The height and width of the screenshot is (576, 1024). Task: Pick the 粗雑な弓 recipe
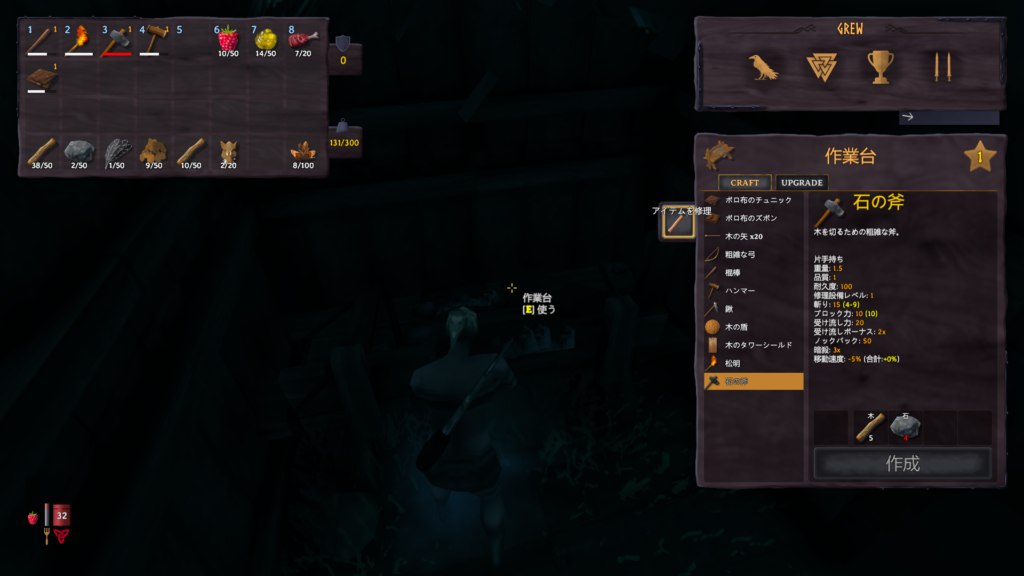(756, 254)
